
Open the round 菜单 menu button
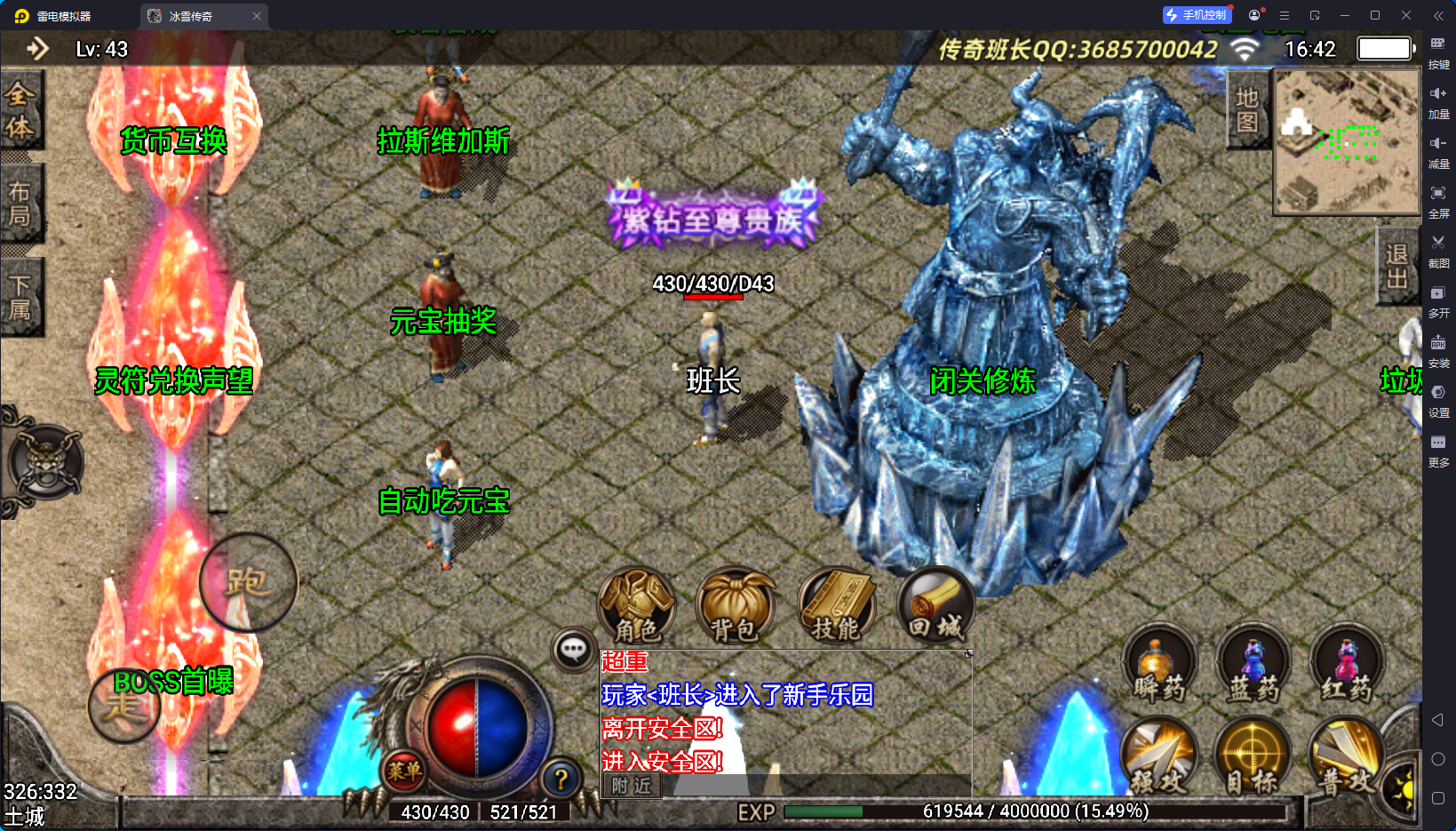tap(404, 771)
